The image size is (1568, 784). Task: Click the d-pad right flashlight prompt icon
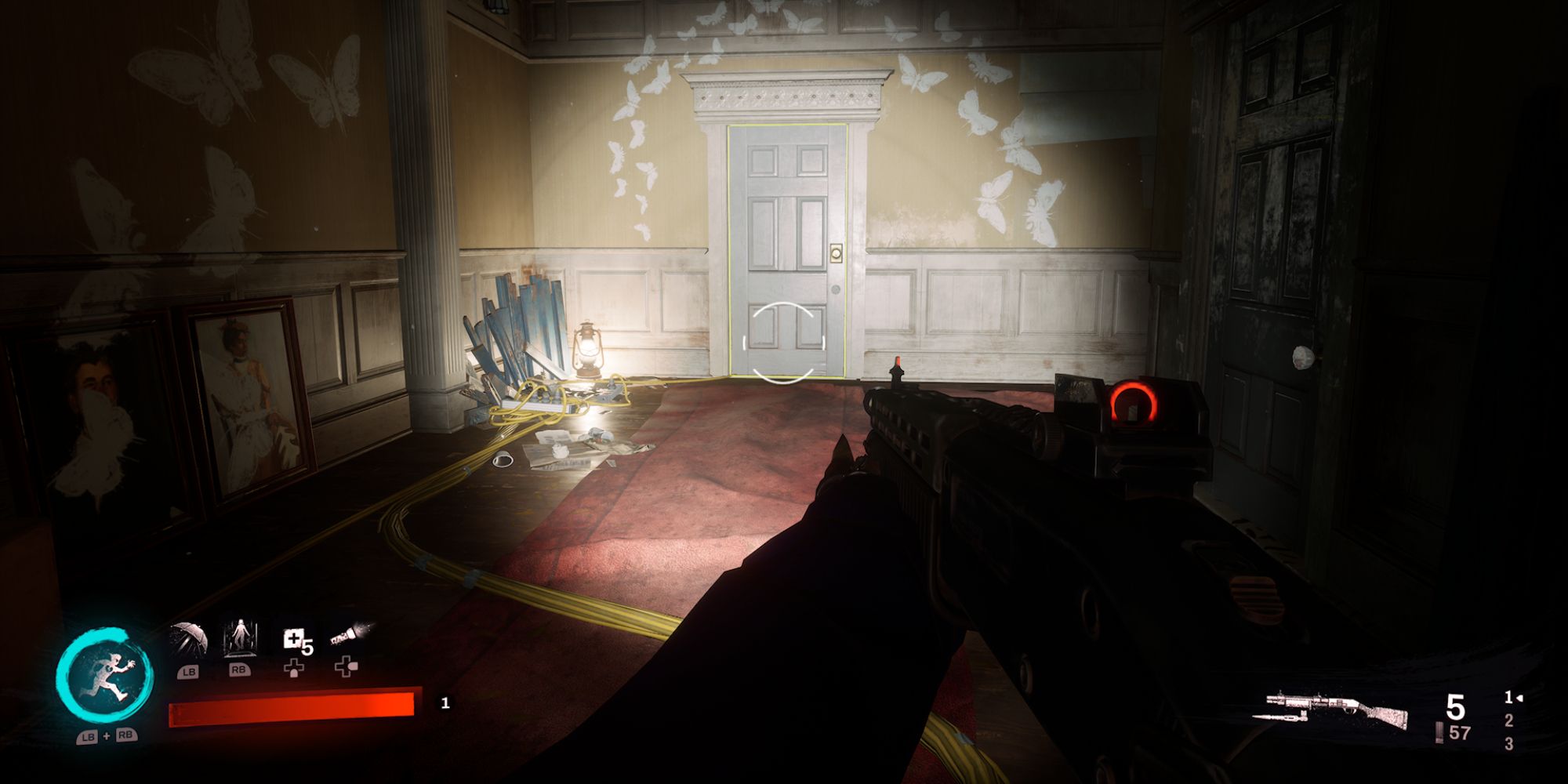pos(347,668)
